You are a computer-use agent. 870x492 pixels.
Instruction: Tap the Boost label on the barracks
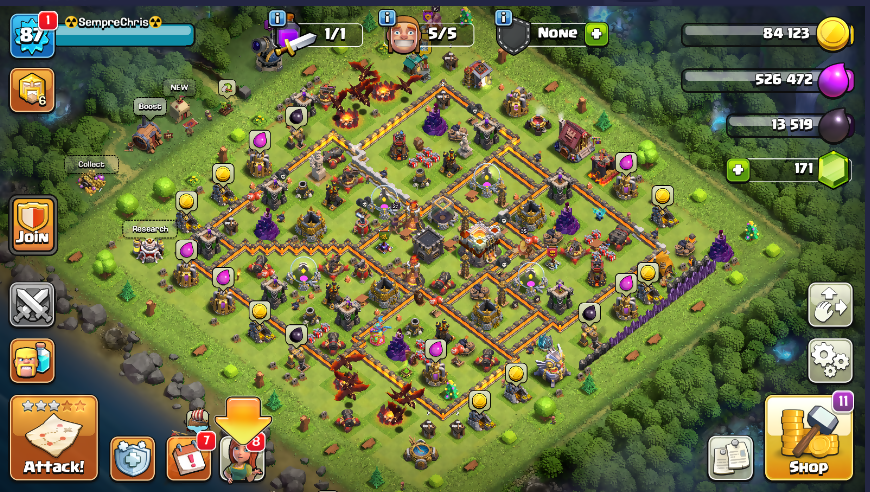pos(149,106)
